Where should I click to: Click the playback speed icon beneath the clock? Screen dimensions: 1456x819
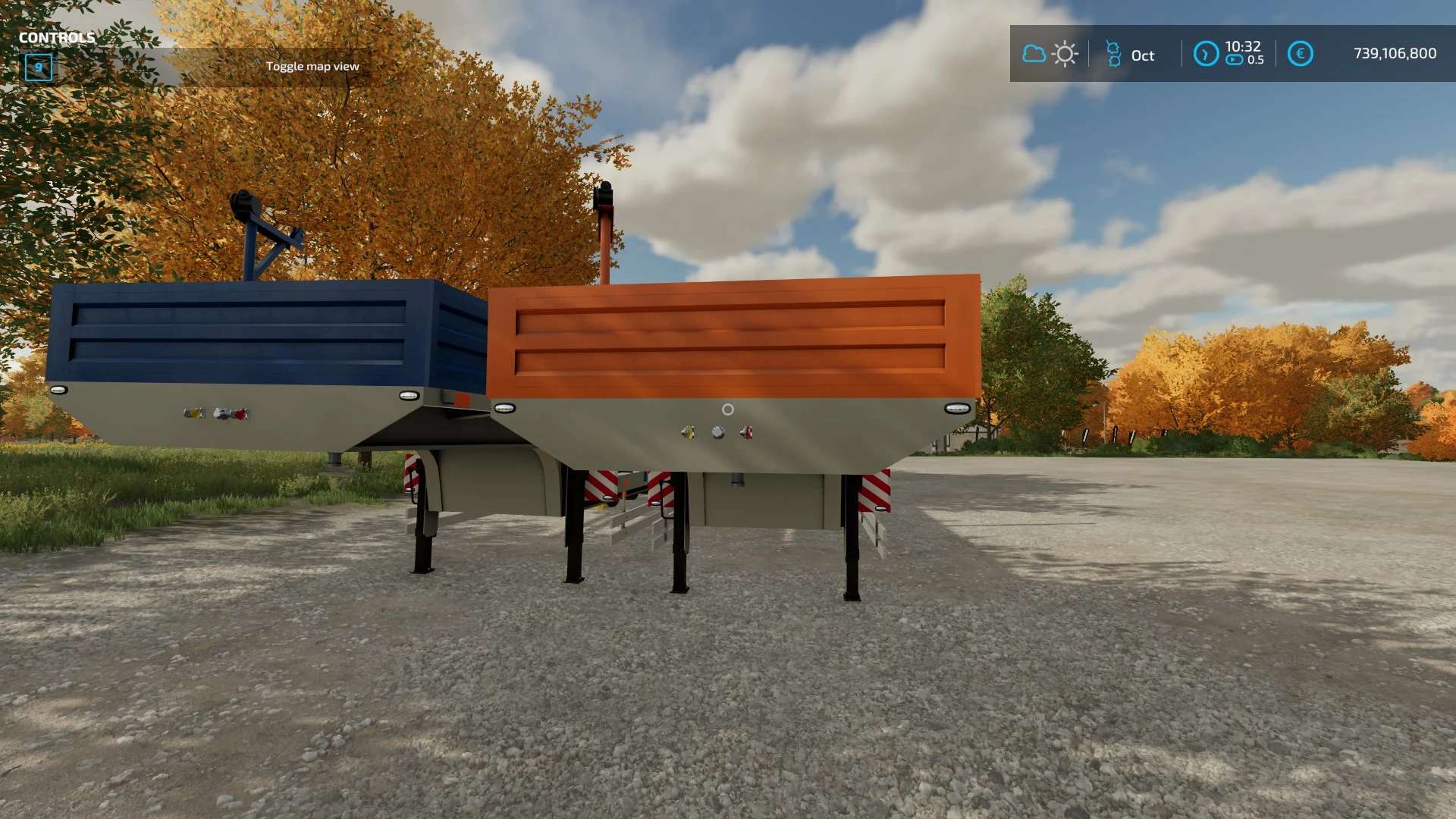[x=1233, y=59]
